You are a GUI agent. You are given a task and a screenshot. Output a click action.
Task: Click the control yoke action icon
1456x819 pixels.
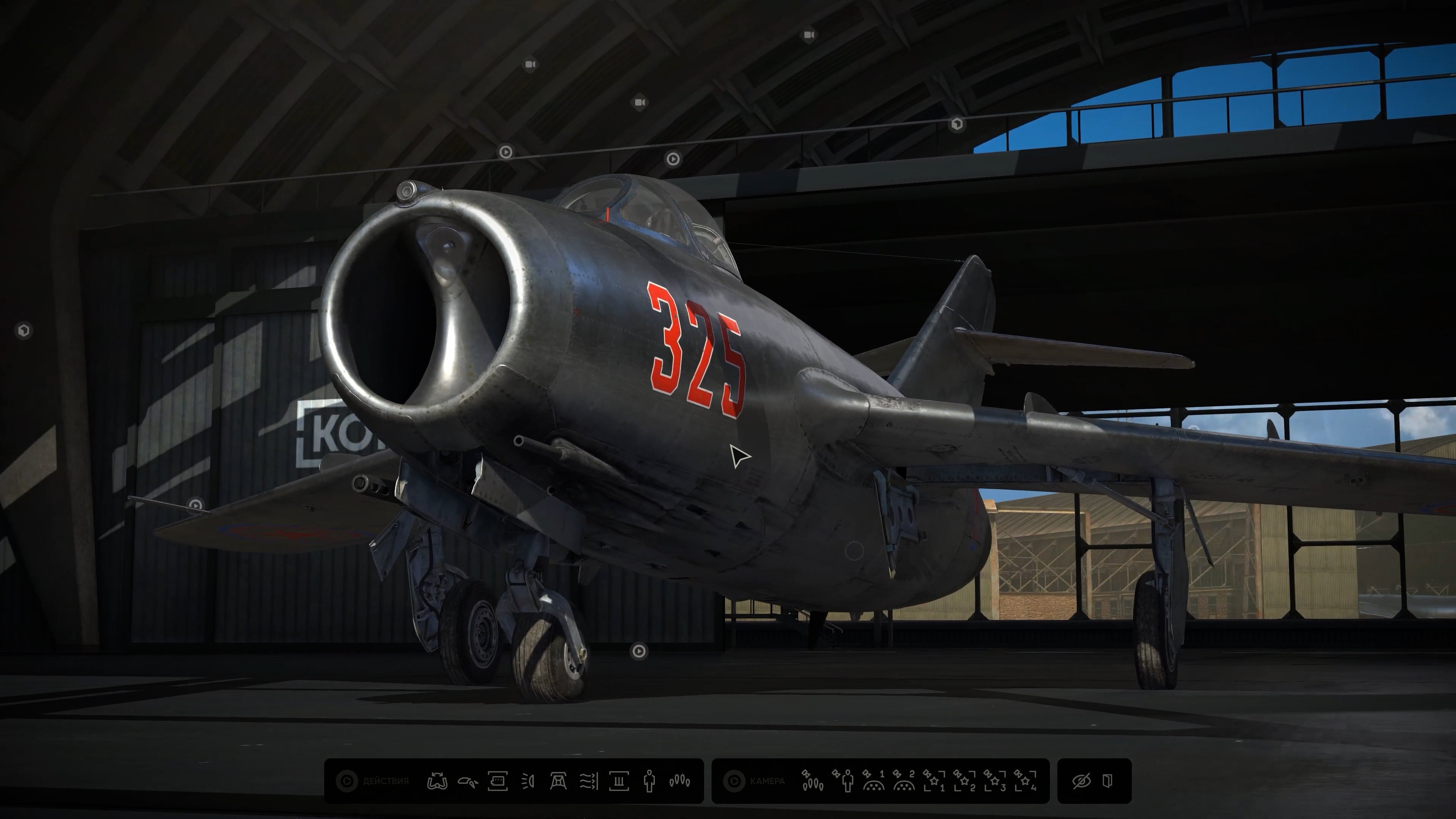tap(437, 781)
